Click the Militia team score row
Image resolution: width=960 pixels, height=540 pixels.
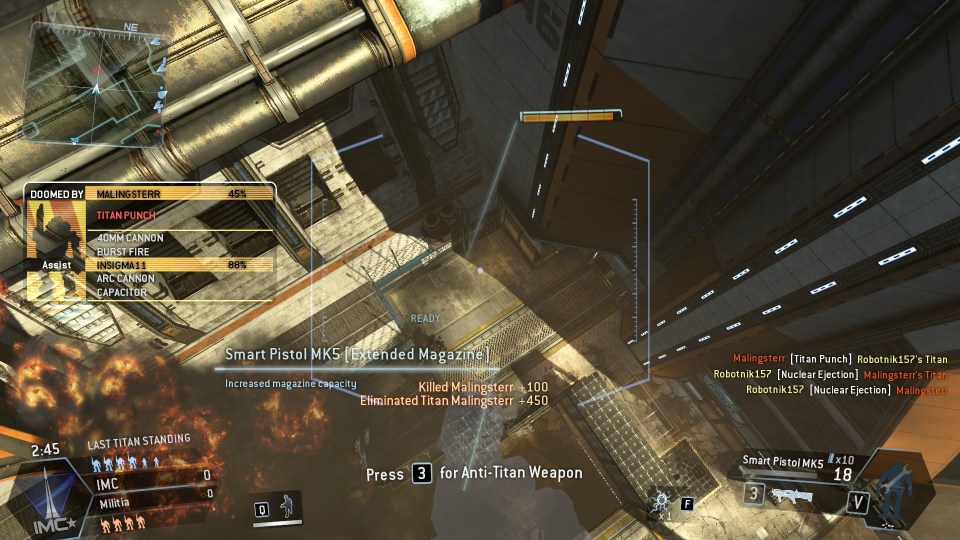148,493
